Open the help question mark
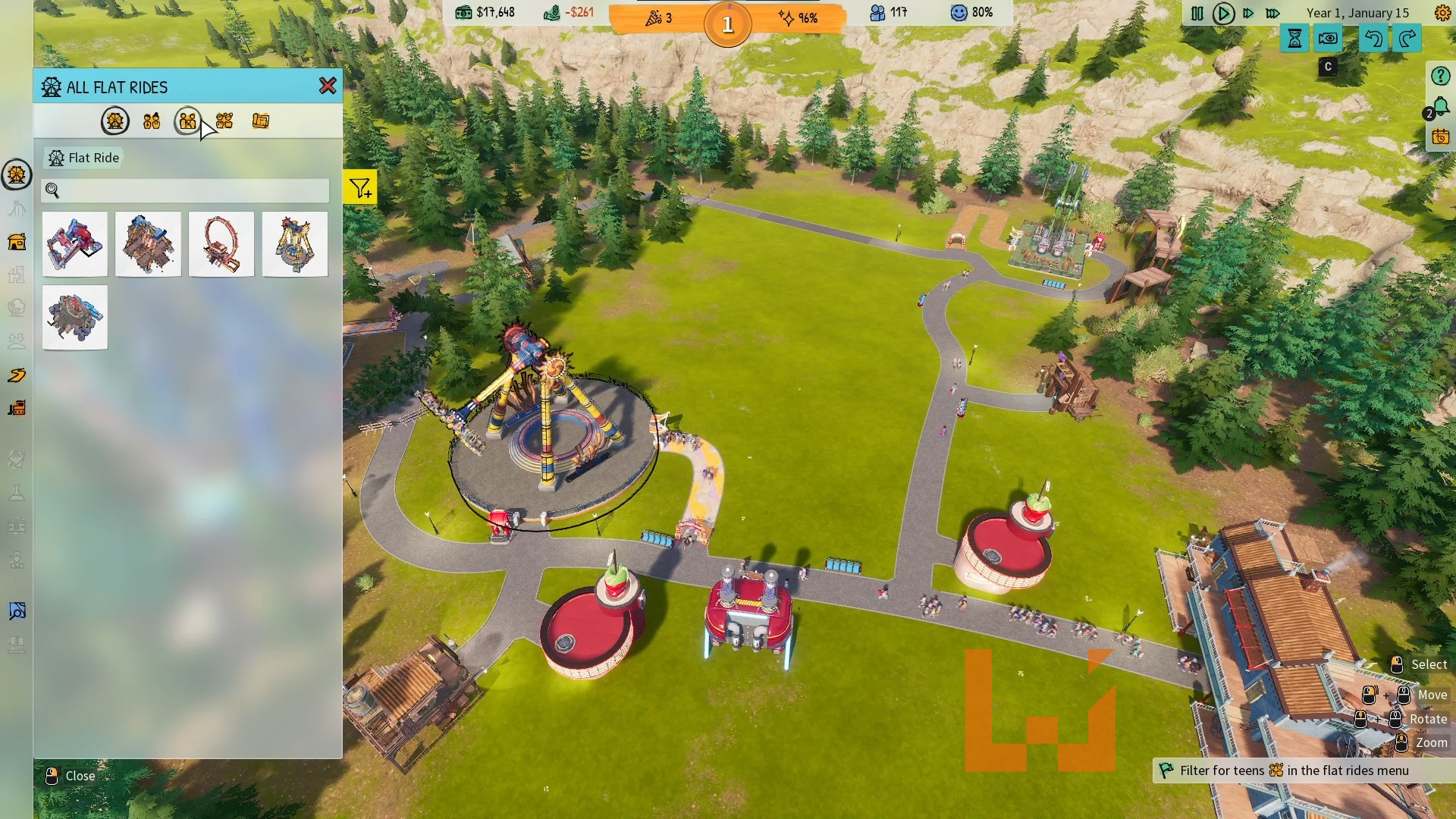The height and width of the screenshot is (819, 1456). tap(1440, 76)
